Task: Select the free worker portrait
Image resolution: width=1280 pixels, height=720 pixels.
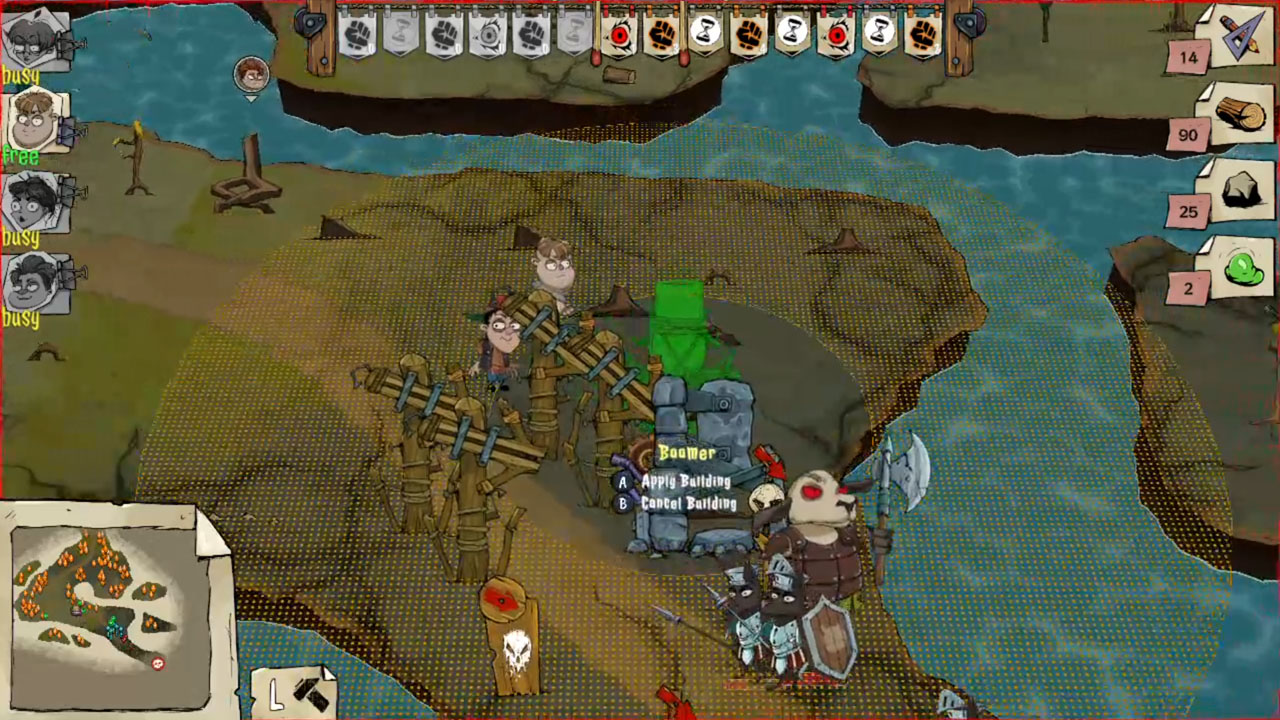Action: coord(30,122)
